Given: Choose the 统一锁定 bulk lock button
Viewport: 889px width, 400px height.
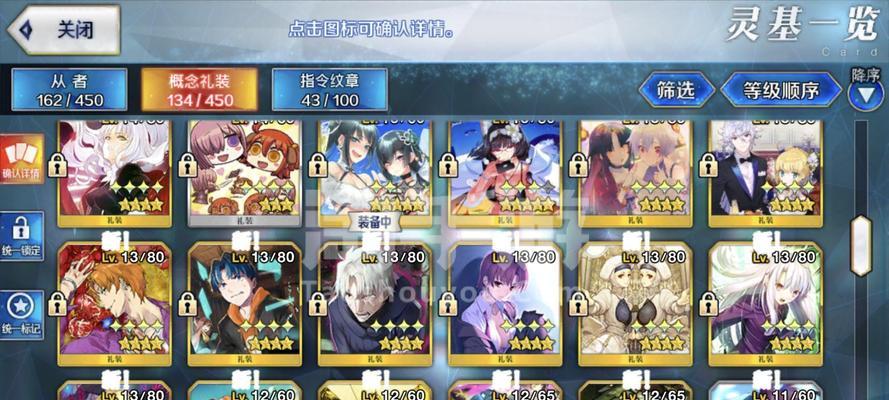Looking at the screenshot, I should click(21, 236).
